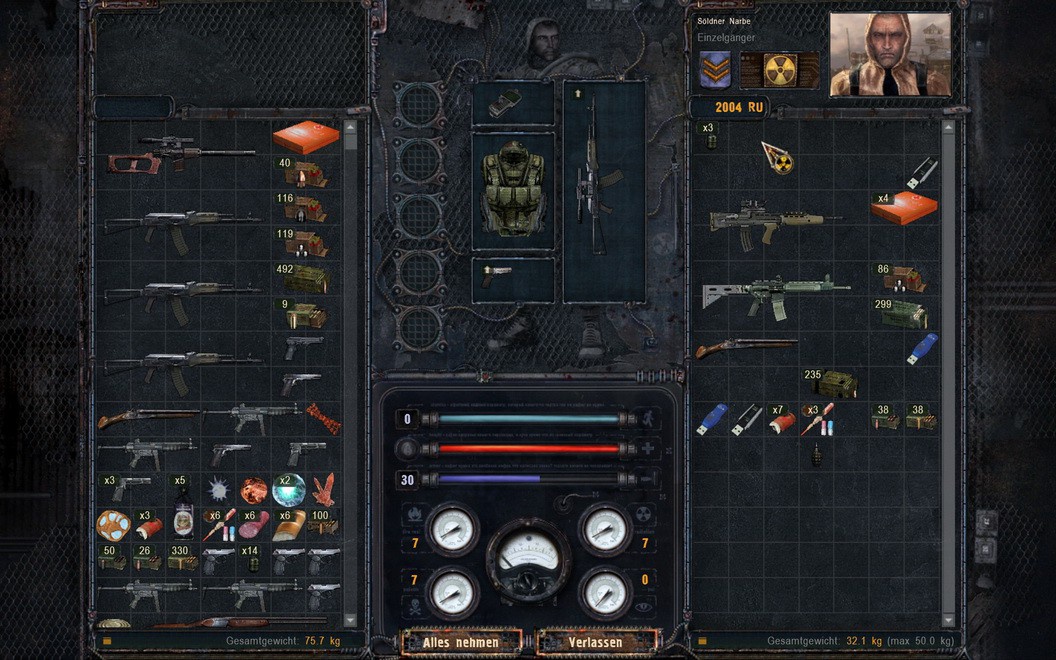Select the bandage stack x7

pyautogui.click(x=781, y=420)
